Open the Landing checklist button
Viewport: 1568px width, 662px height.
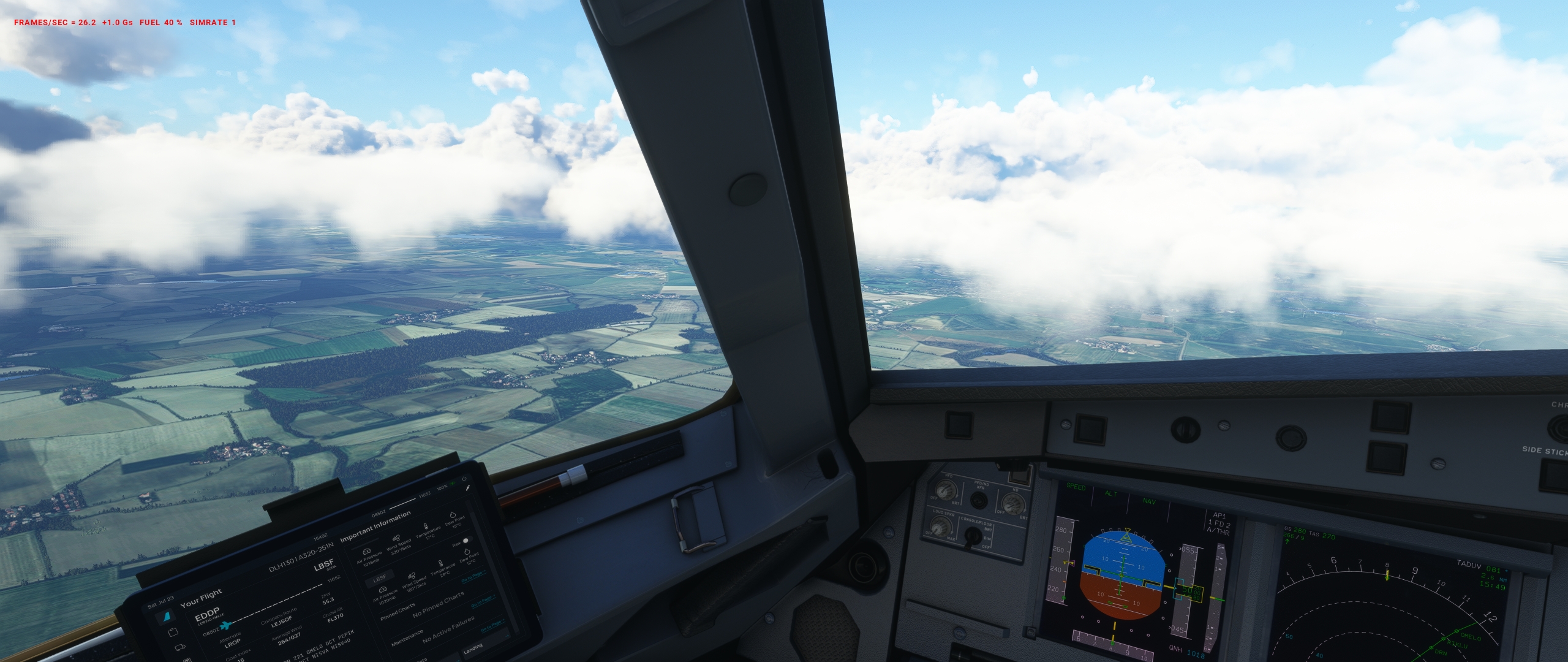(x=473, y=647)
